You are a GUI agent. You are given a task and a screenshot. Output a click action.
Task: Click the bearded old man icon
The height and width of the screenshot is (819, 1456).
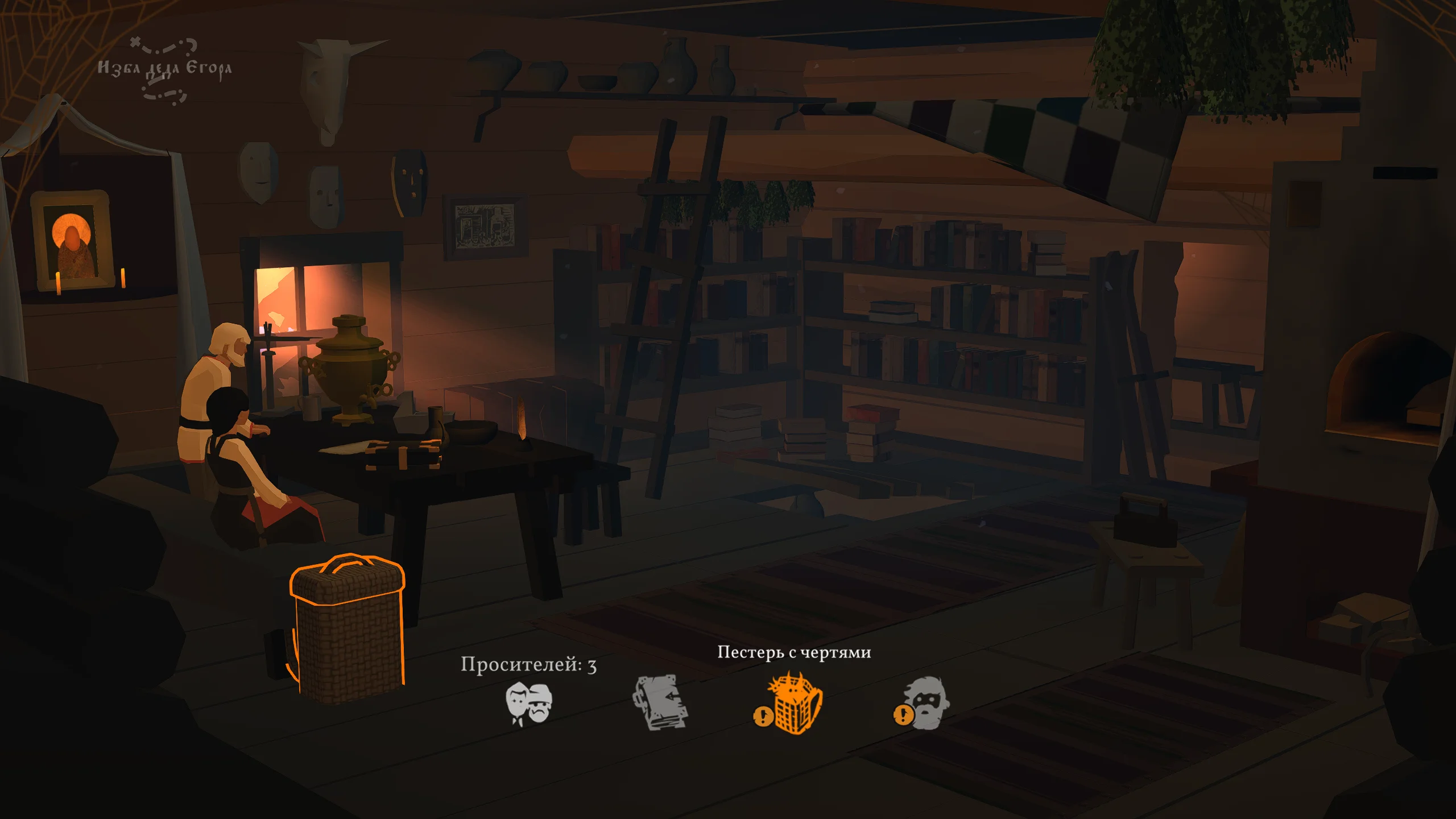pos(924,703)
